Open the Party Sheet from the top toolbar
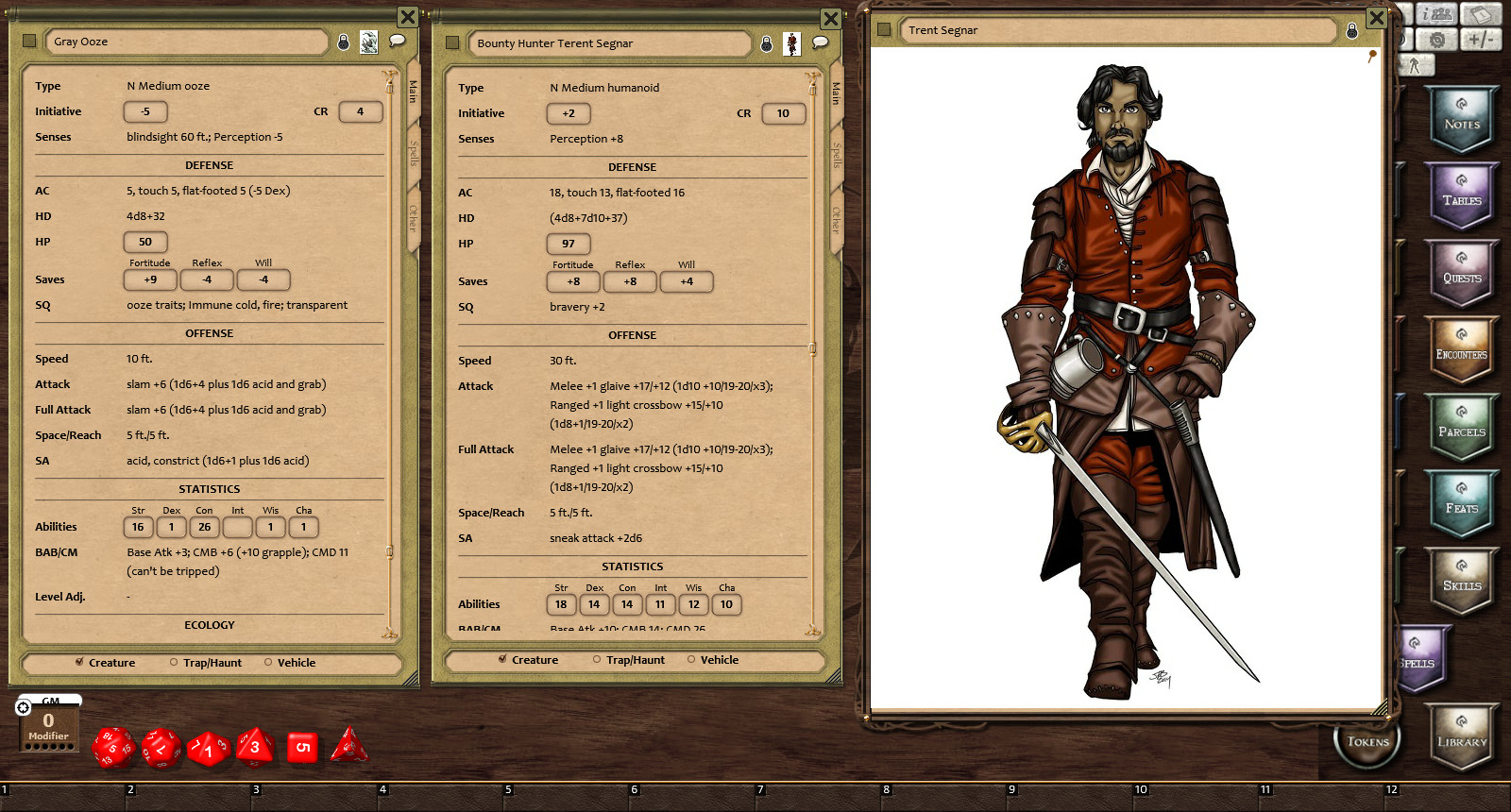 click(x=1435, y=13)
